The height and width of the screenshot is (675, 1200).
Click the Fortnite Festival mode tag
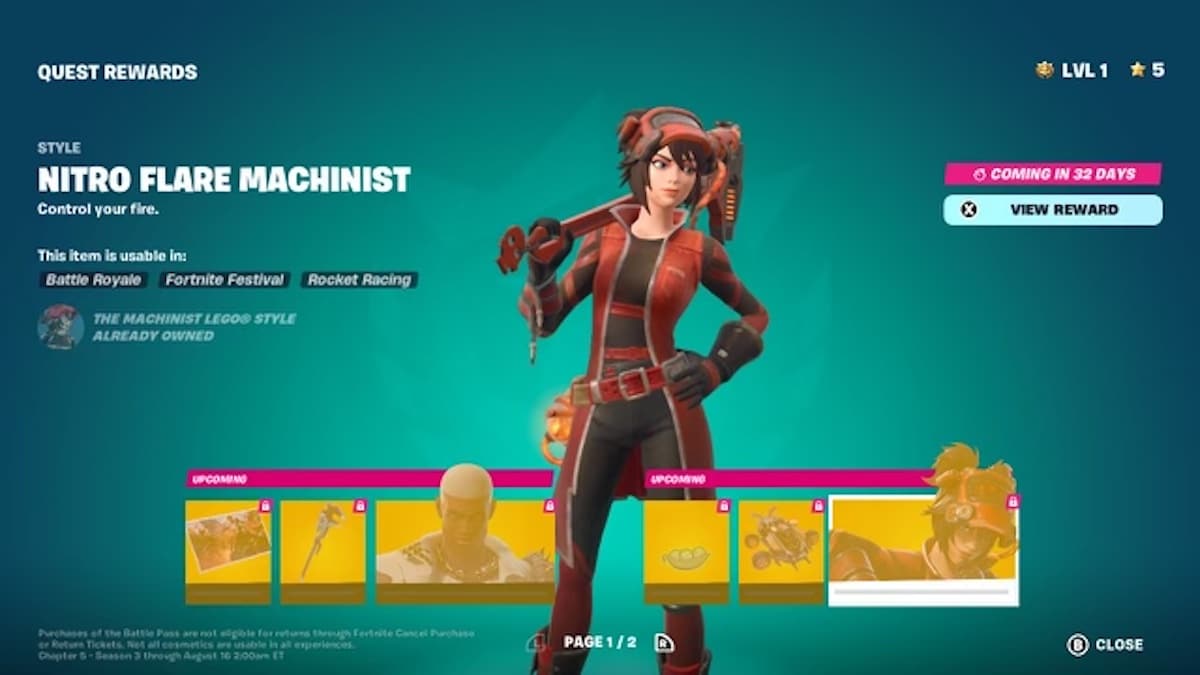pyautogui.click(x=225, y=280)
